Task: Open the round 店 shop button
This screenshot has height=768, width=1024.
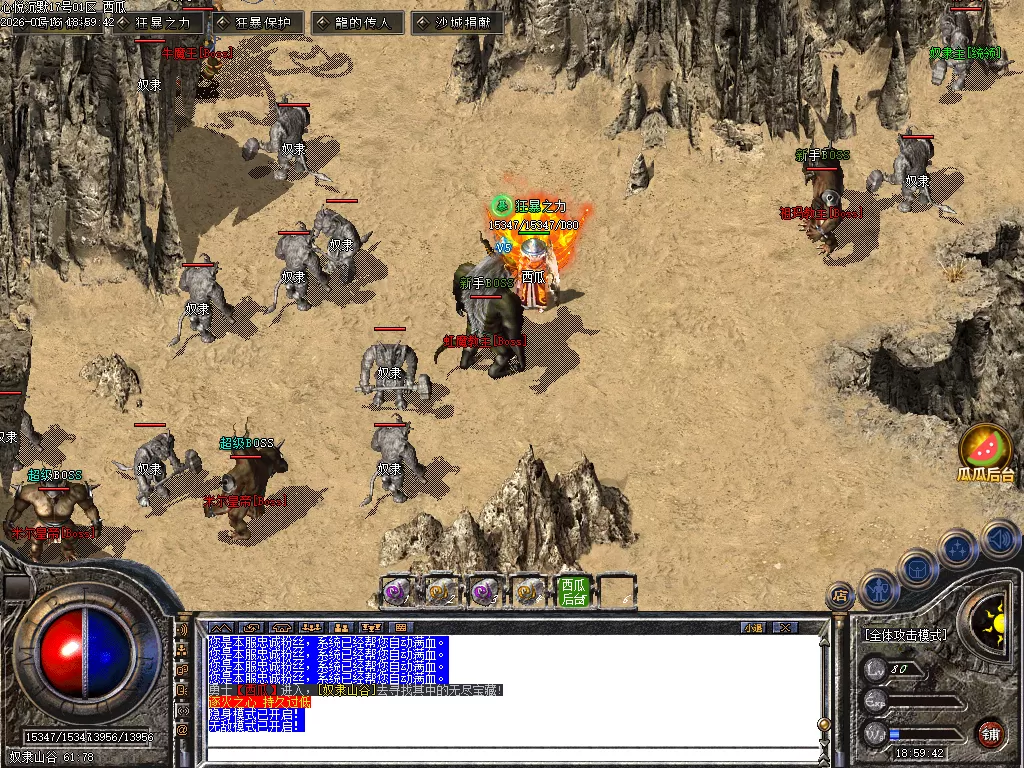Action: coord(840,596)
